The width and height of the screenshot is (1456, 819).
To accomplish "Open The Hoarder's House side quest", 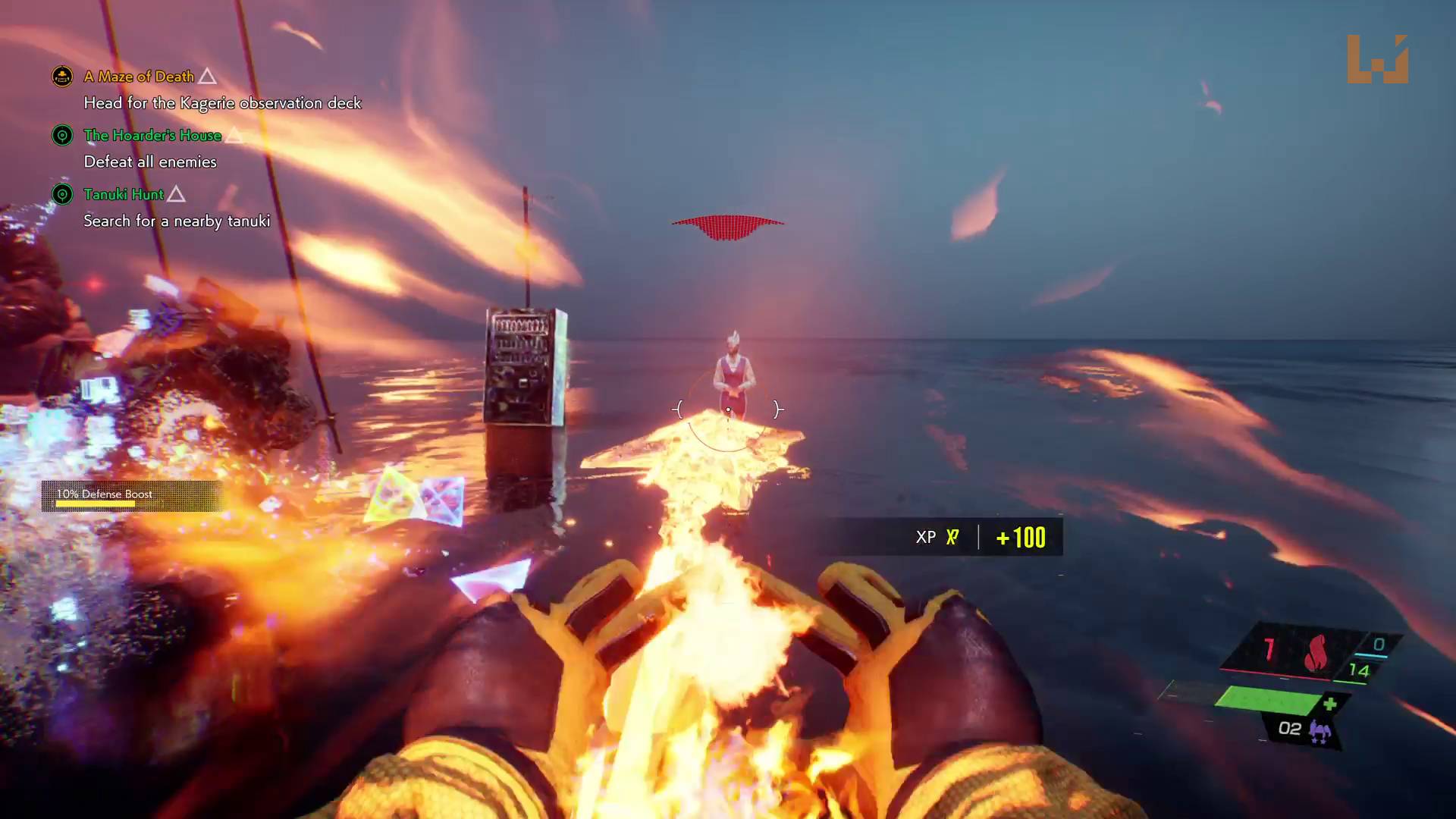I will click(x=152, y=136).
